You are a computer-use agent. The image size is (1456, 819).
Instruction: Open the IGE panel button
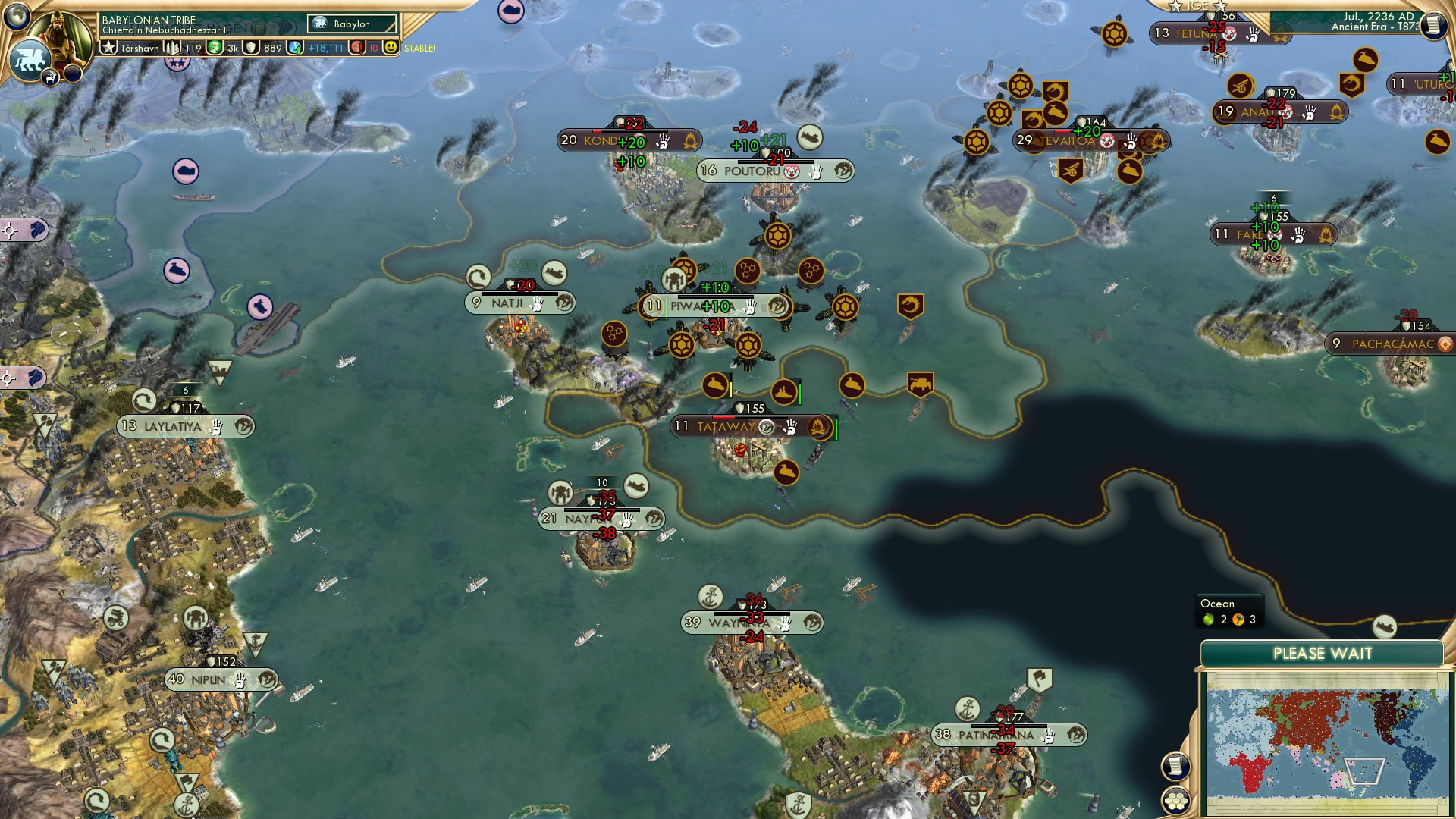[1197, 6]
